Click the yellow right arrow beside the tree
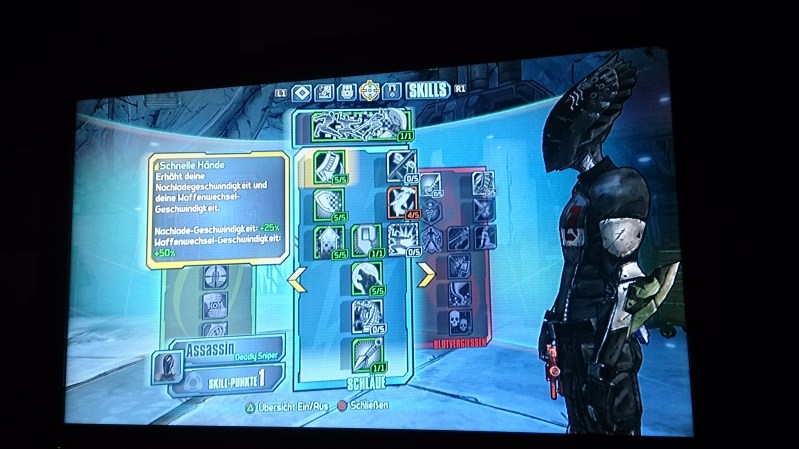Screen dimensions: 799x449 (427, 271)
